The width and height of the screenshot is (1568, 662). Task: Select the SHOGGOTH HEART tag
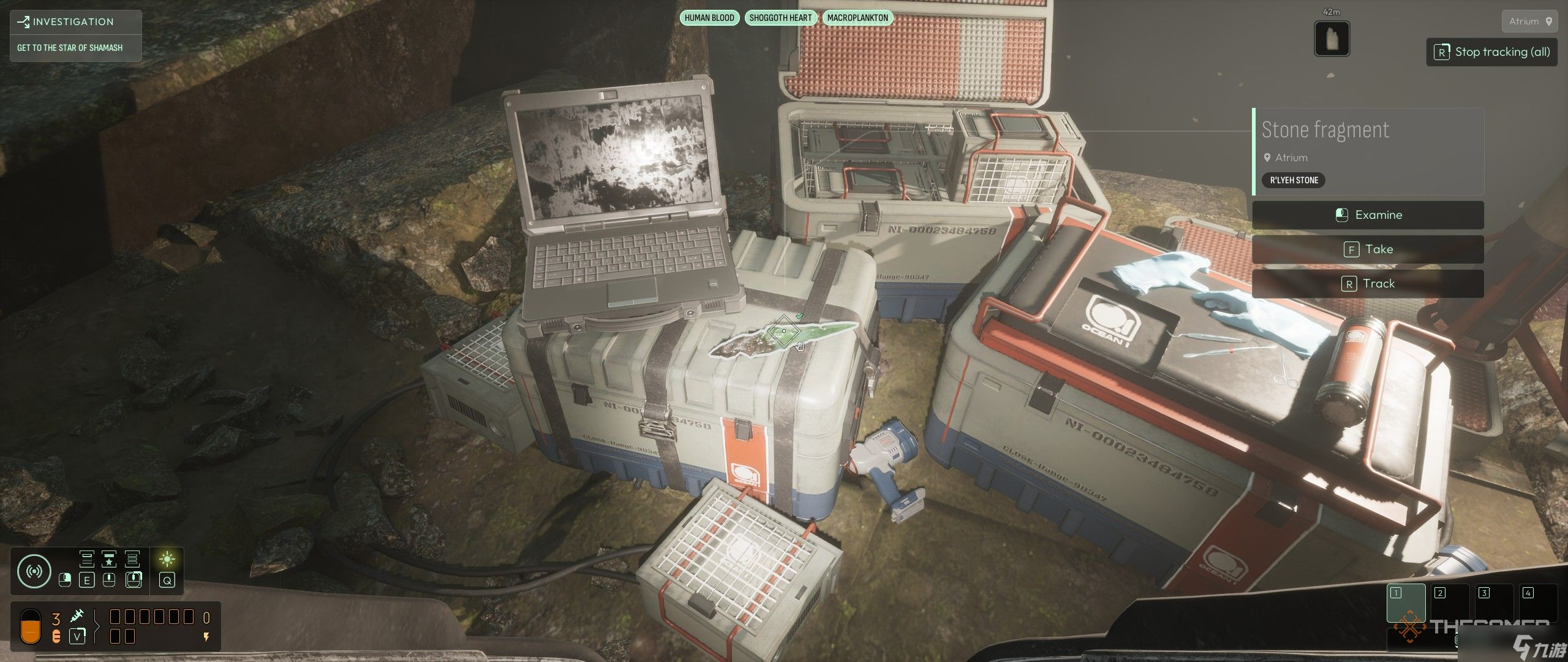click(x=780, y=18)
